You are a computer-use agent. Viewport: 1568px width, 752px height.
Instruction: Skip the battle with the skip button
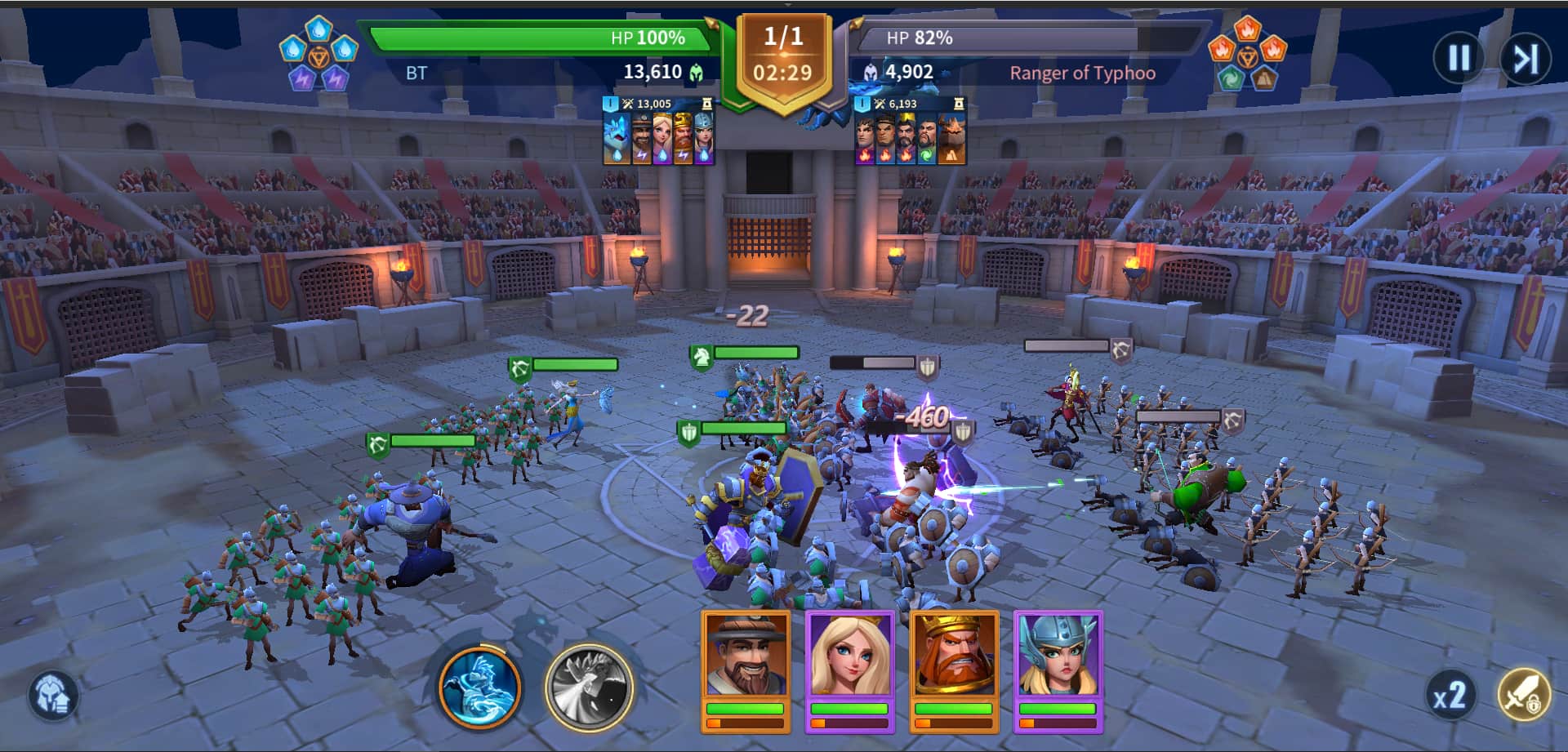[1525, 57]
